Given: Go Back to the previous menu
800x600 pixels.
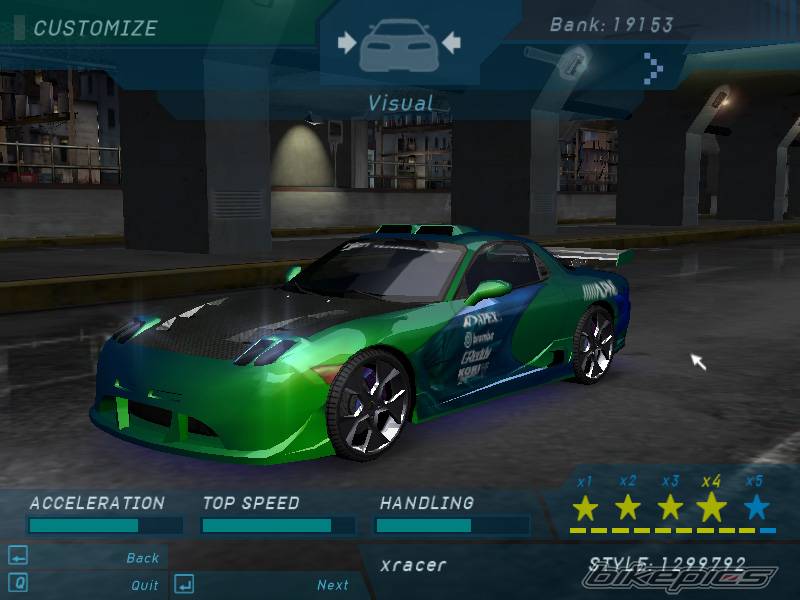Looking at the screenshot, I should (x=143, y=558).
